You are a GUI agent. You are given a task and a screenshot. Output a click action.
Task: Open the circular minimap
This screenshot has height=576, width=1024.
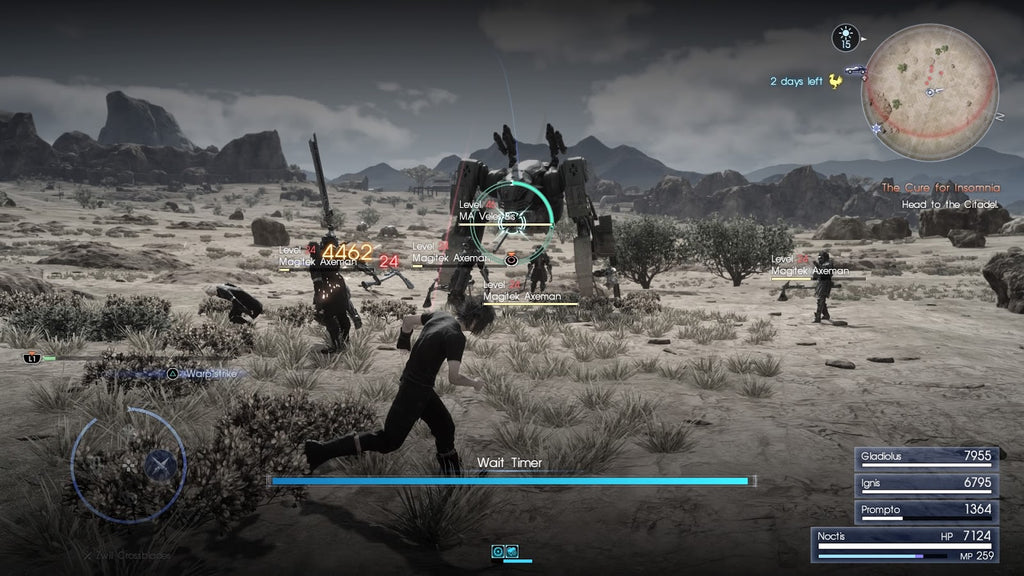(x=930, y=90)
